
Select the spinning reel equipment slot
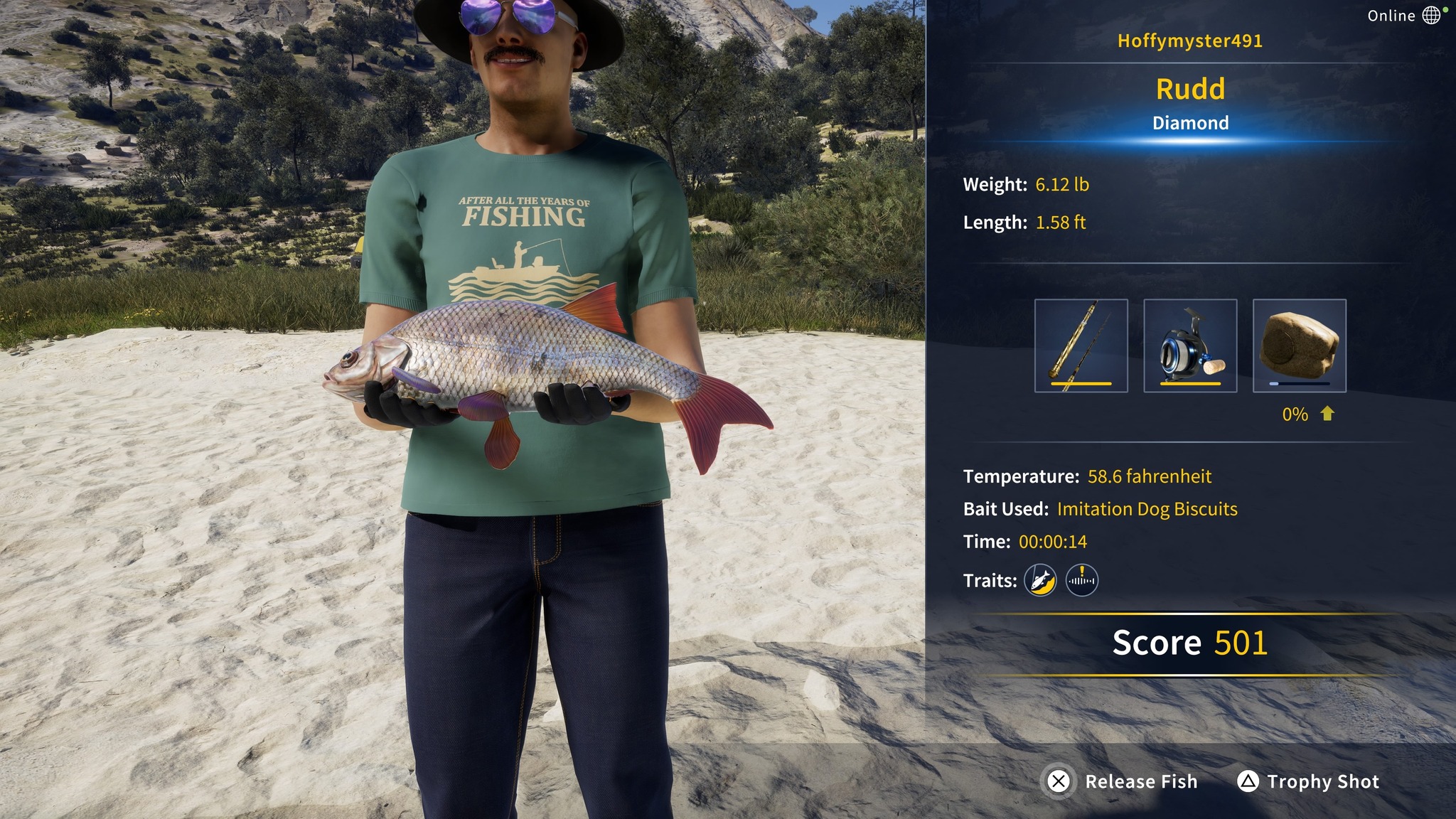(1190, 346)
